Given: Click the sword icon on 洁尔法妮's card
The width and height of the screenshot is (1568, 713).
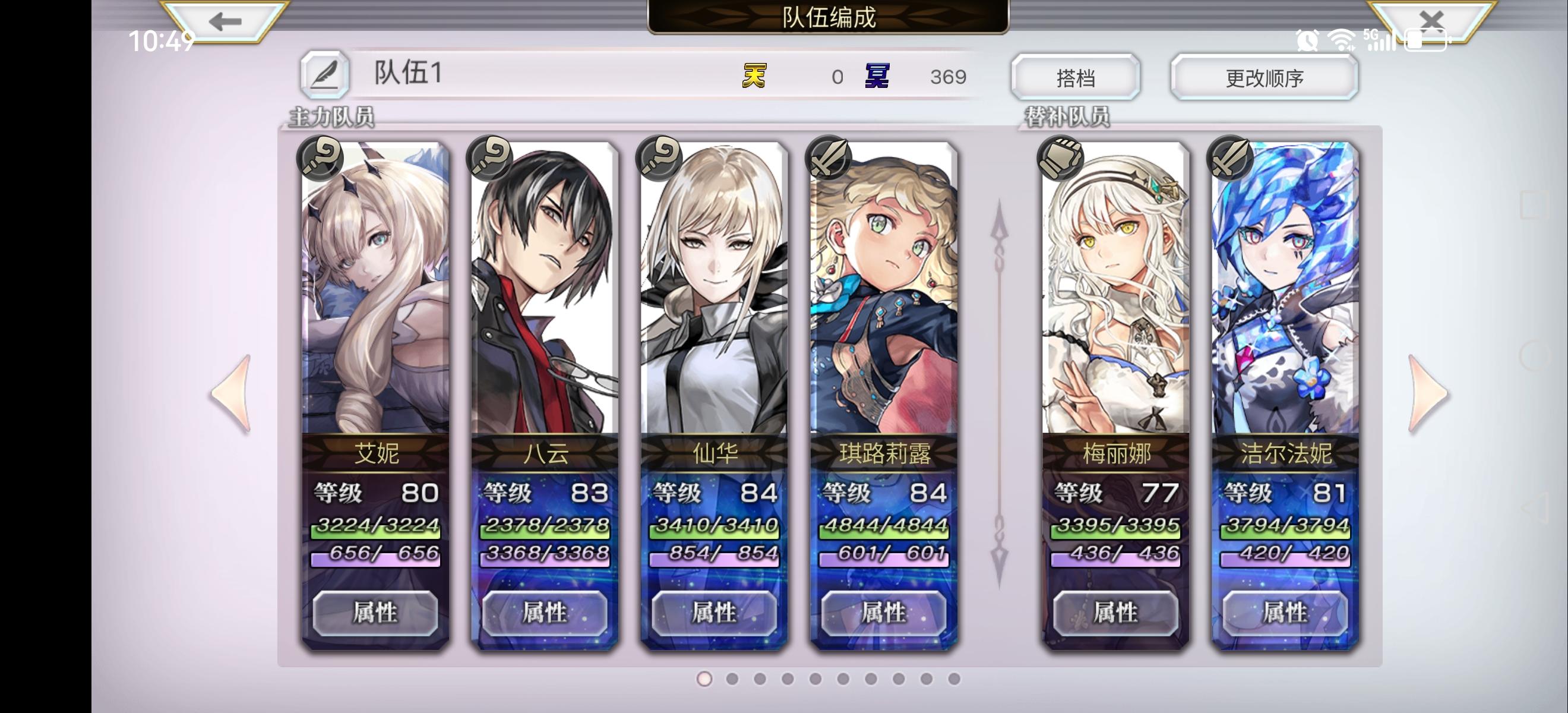Looking at the screenshot, I should click(x=1229, y=159).
